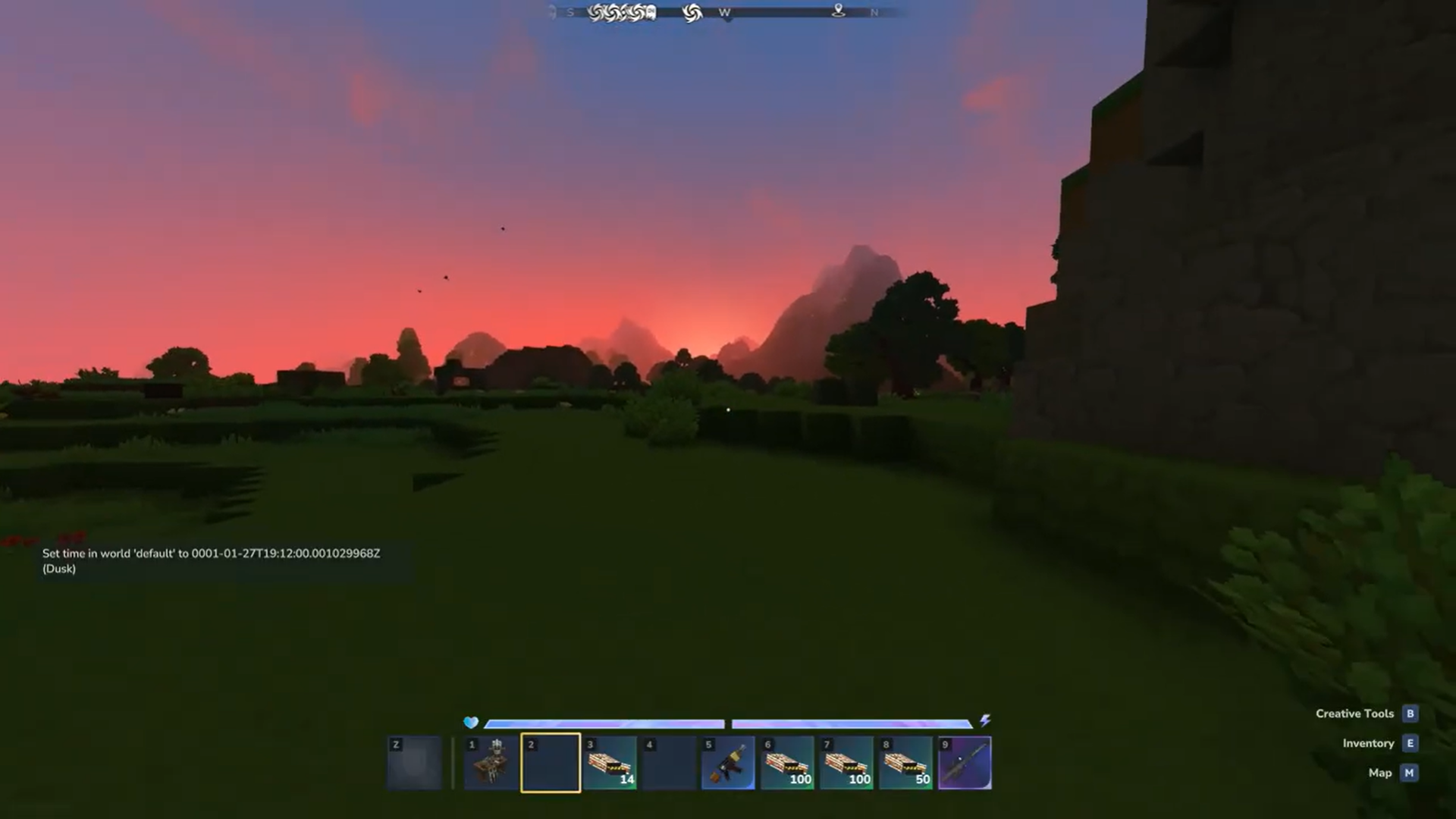Select the rifle in hotbar slot 9
Viewport: 1456px width, 819px height.
(965, 762)
